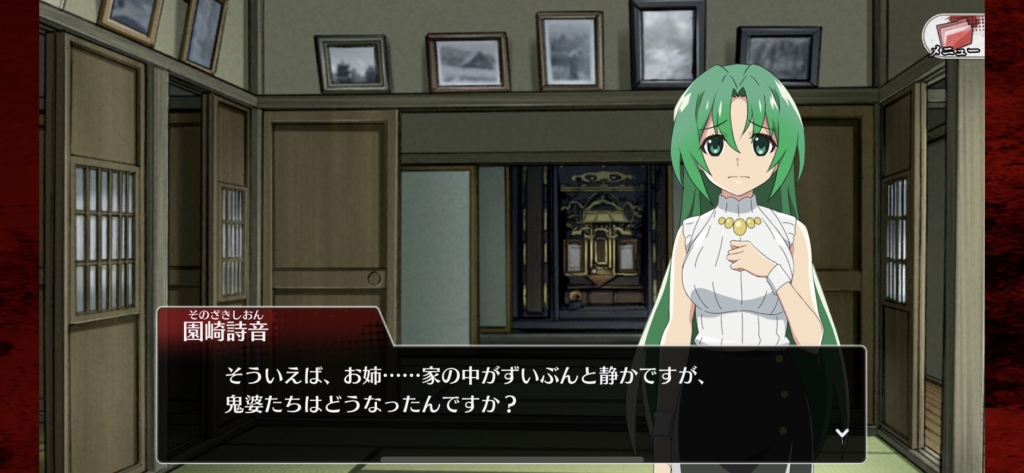Advance dialogue with the white arrow indicator
This screenshot has height=473, width=1024.
click(x=842, y=433)
